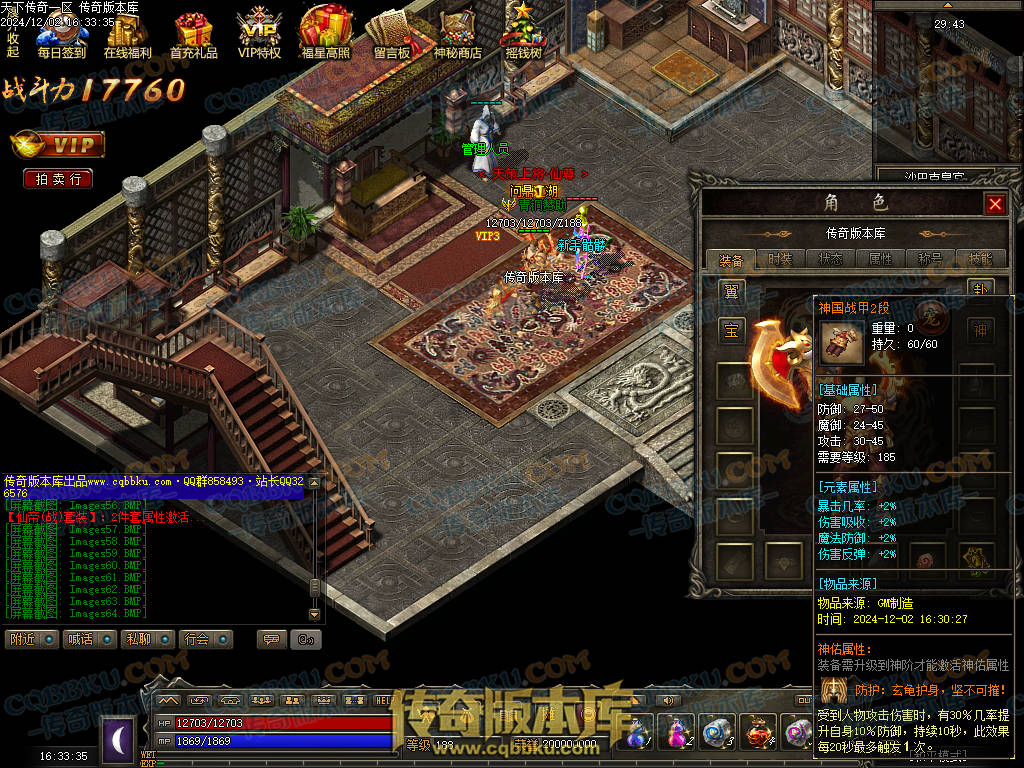The width and height of the screenshot is (1024, 768).
Task: Open the VIP特权 privileges menu
Action: coord(259,36)
